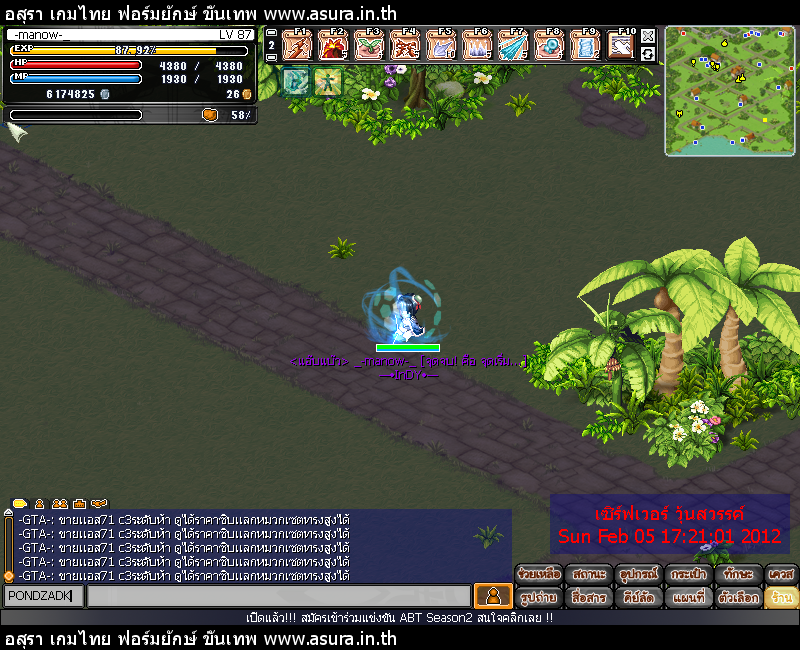Open the ร้าน (shop) button
The height and width of the screenshot is (650, 800).
[x=781, y=598]
